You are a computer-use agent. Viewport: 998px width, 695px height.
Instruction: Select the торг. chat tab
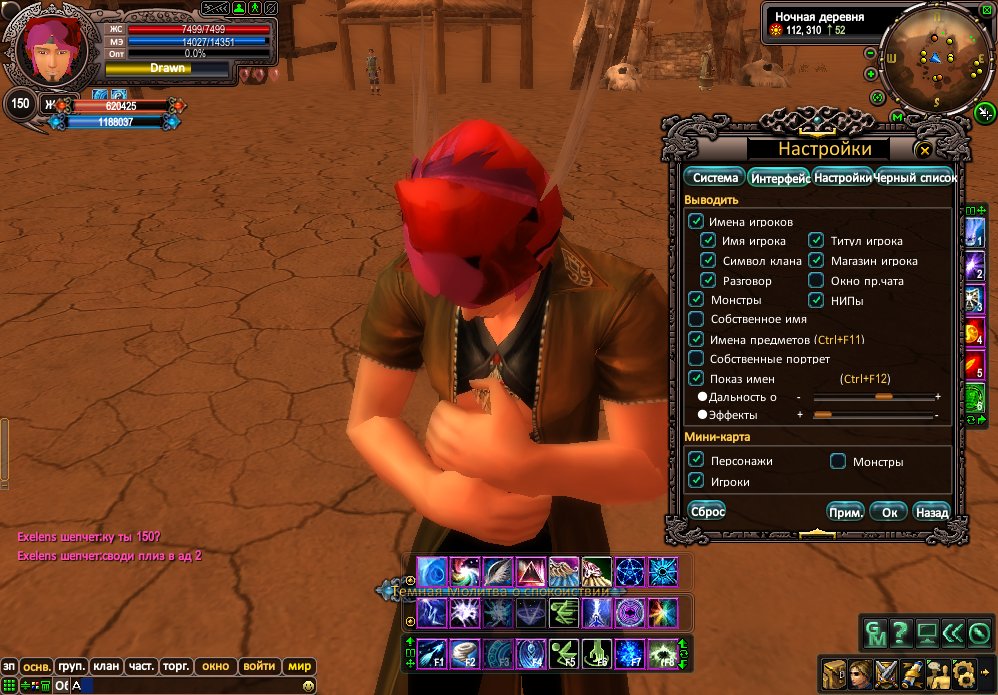point(177,666)
